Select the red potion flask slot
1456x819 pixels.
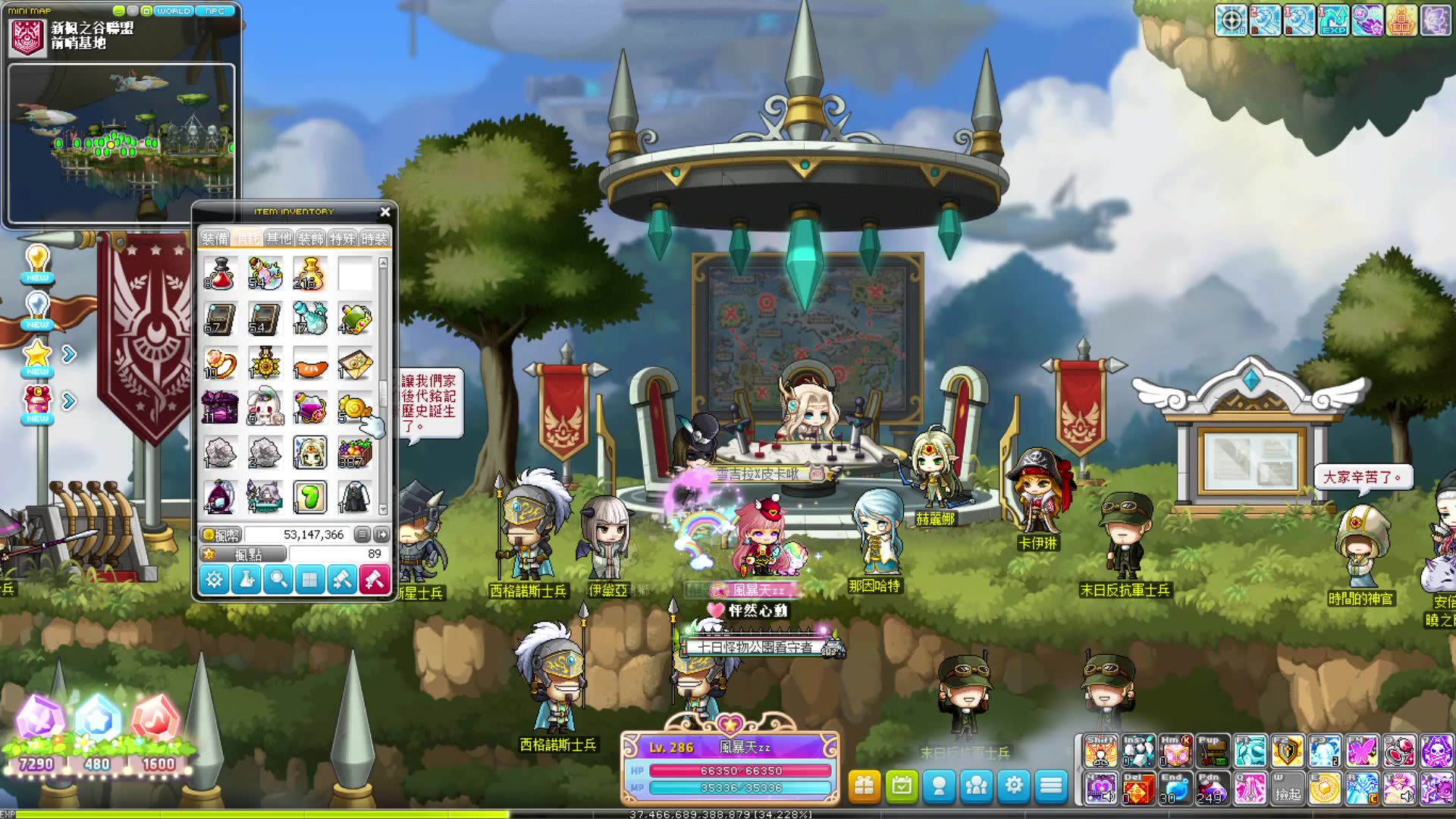click(220, 274)
